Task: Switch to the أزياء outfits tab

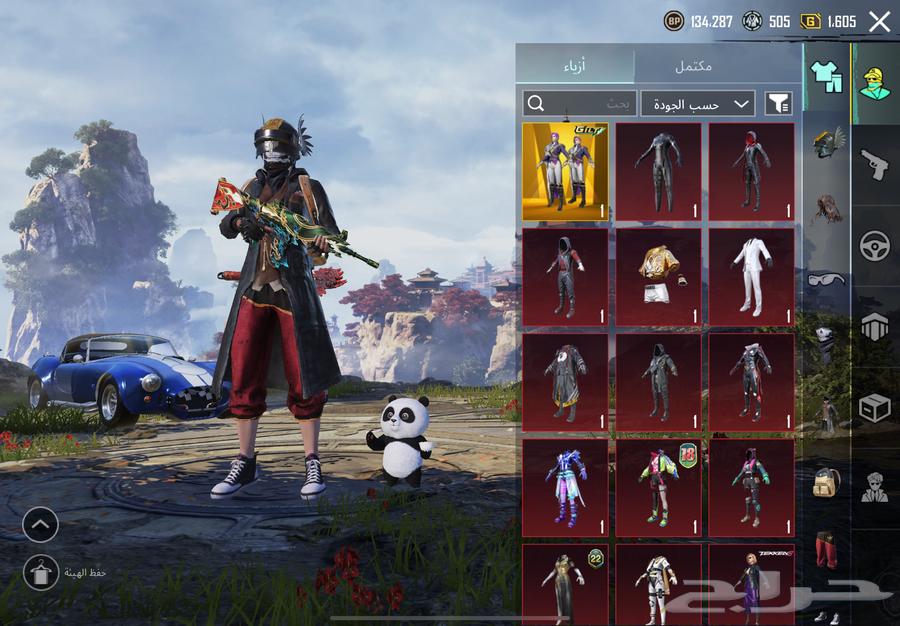Action: tap(574, 66)
